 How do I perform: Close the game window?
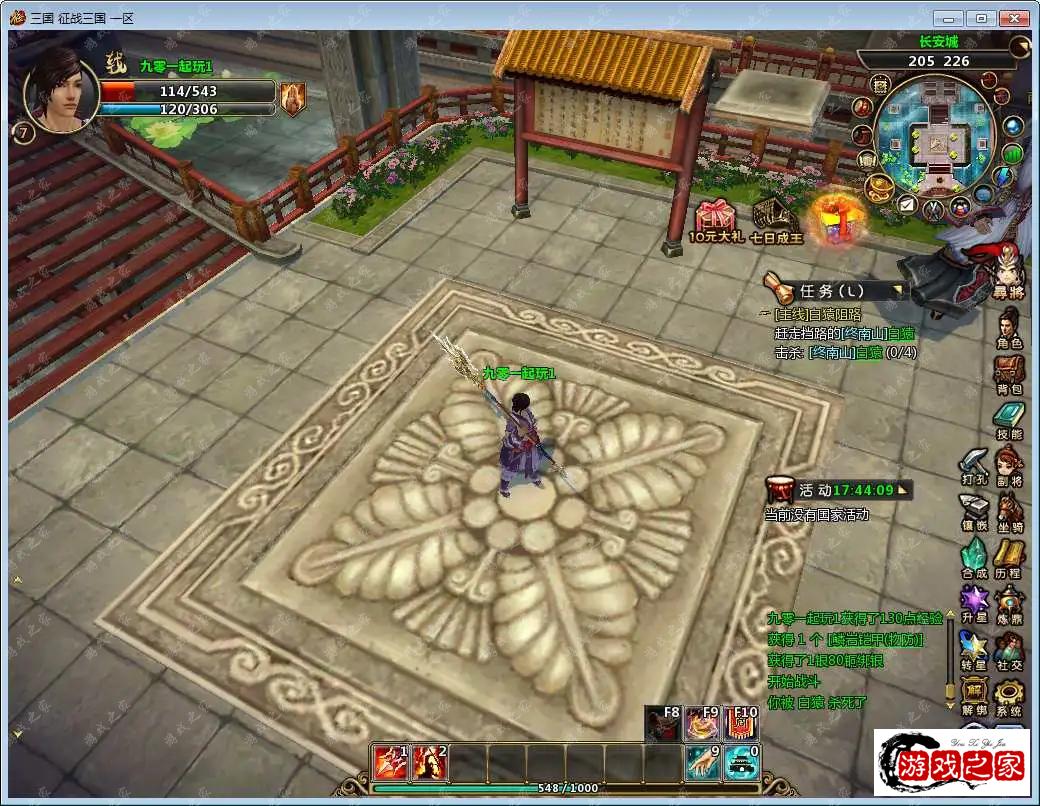click(x=1015, y=18)
